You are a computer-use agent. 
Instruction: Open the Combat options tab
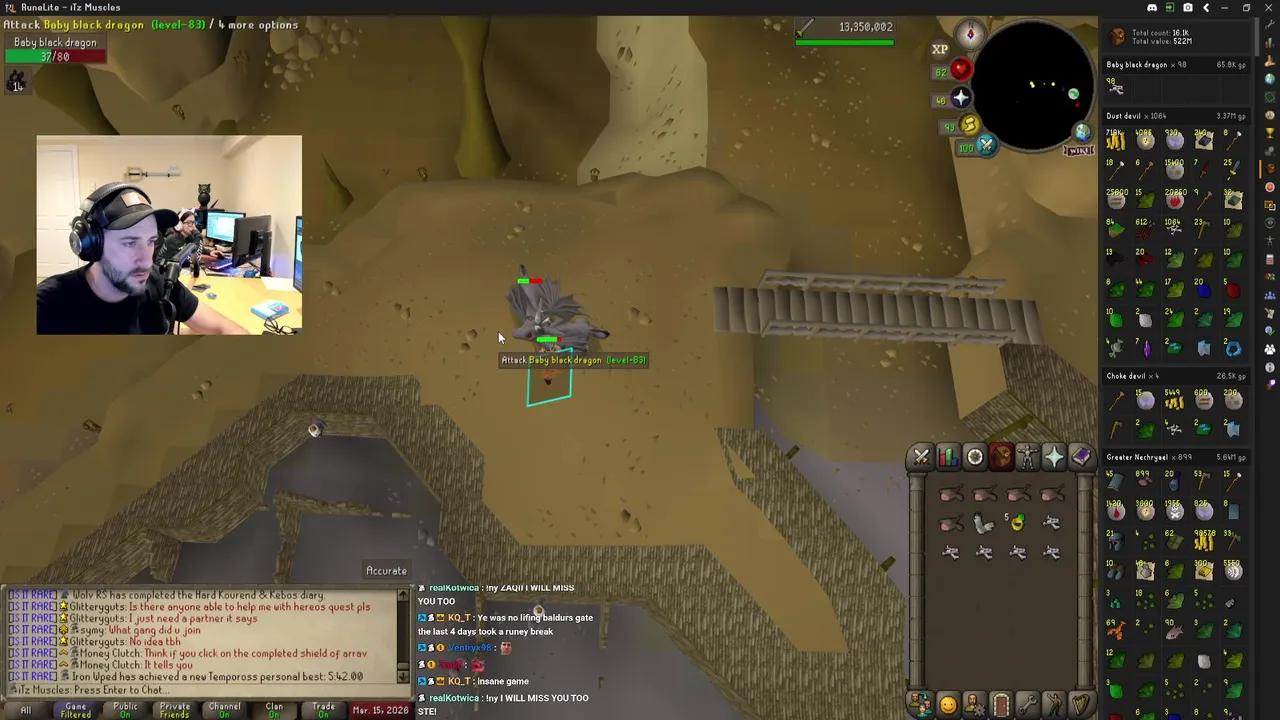pos(921,457)
